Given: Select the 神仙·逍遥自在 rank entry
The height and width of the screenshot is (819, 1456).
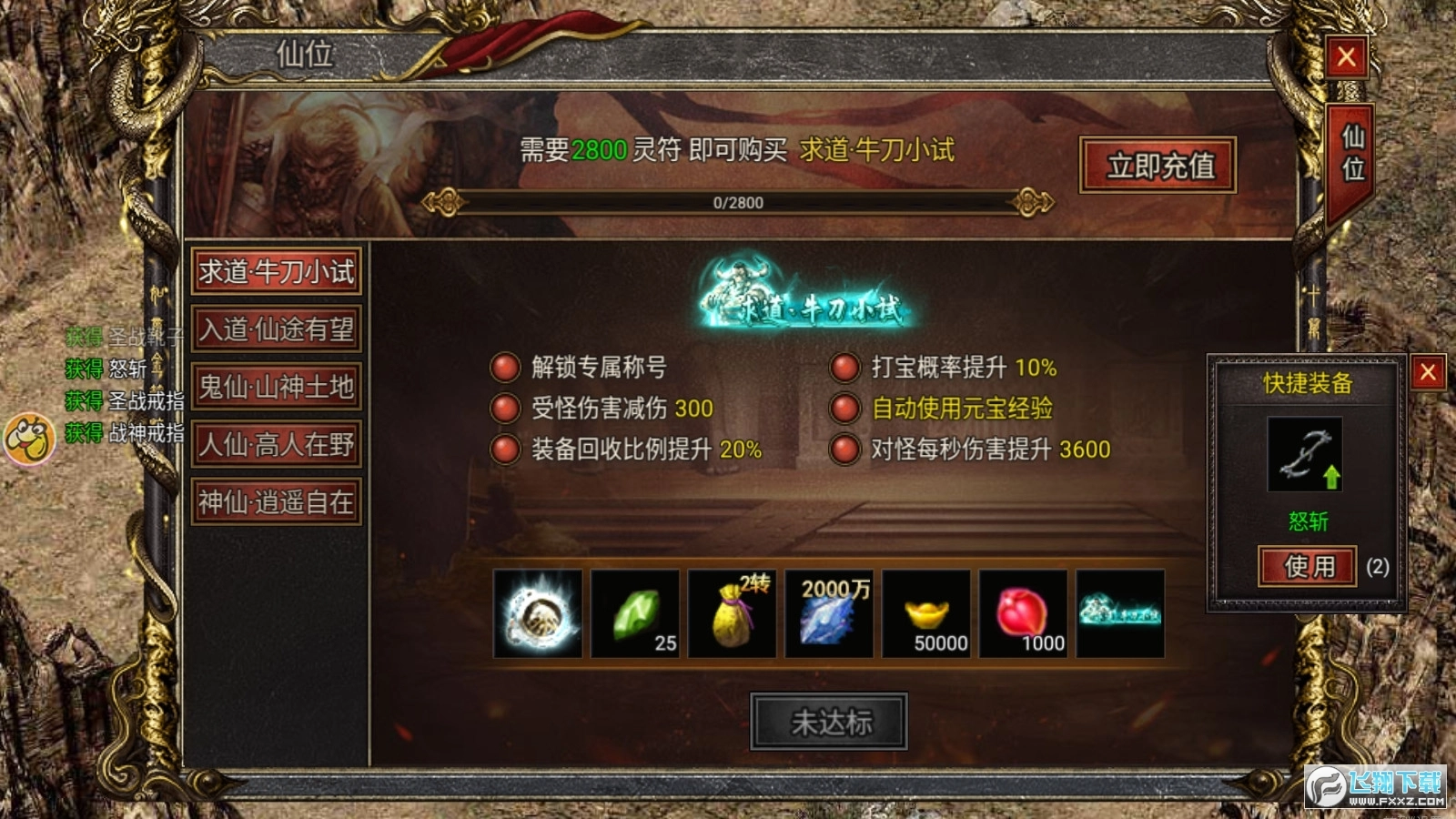Looking at the screenshot, I should click(276, 501).
